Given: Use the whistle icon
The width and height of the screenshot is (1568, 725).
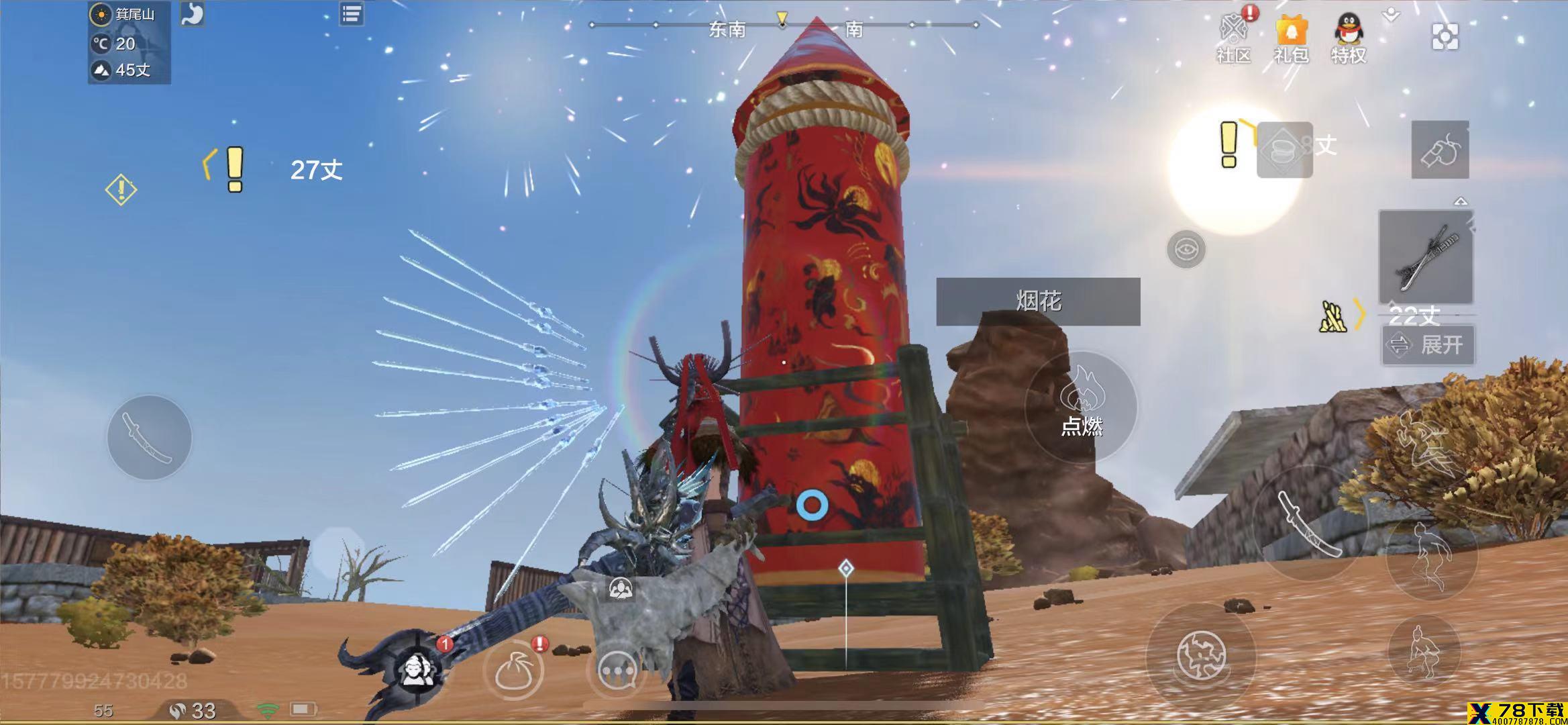Looking at the screenshot, I should click(1440, 150).
